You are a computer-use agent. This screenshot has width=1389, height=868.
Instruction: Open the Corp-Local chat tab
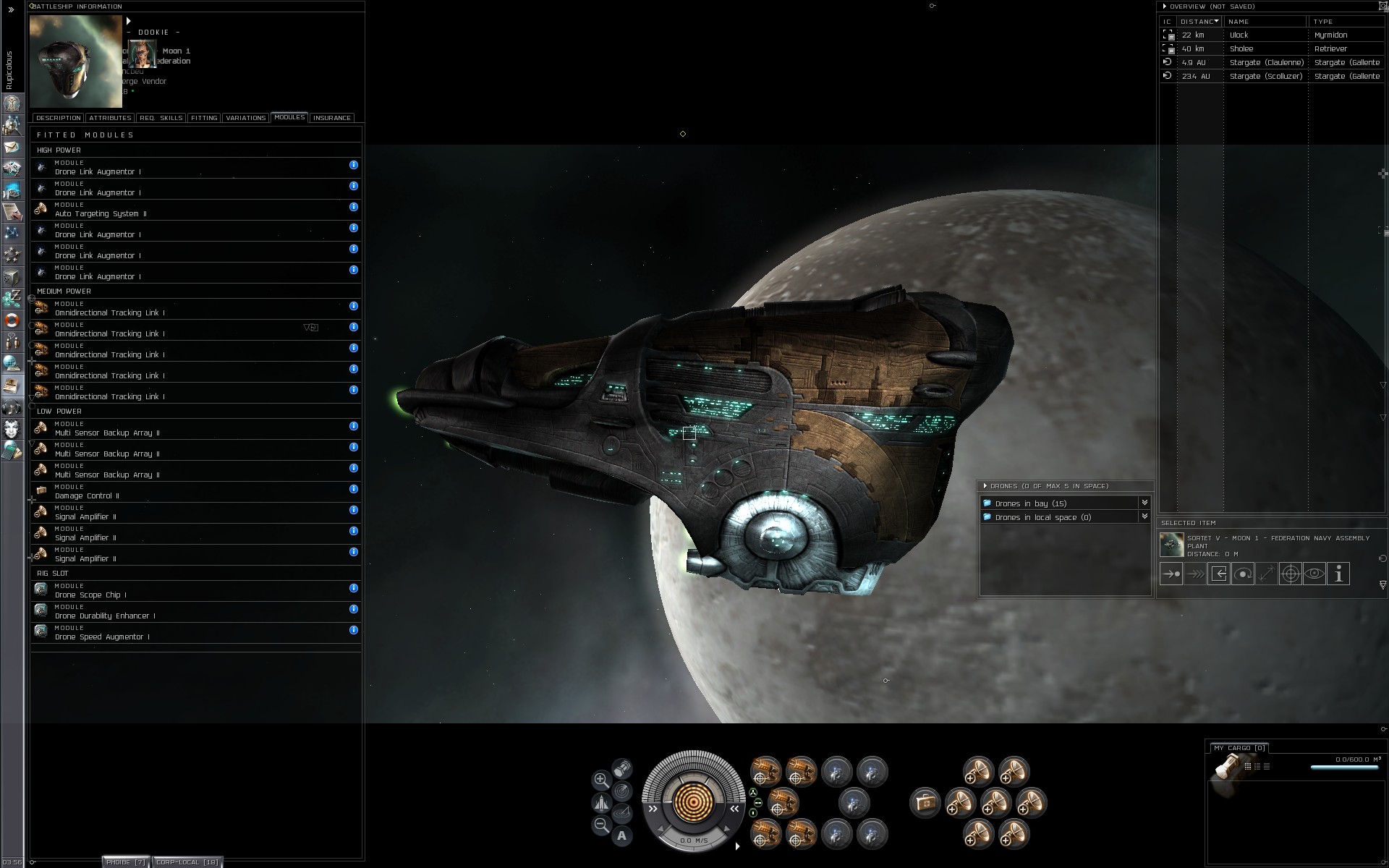tap(187, 861)
